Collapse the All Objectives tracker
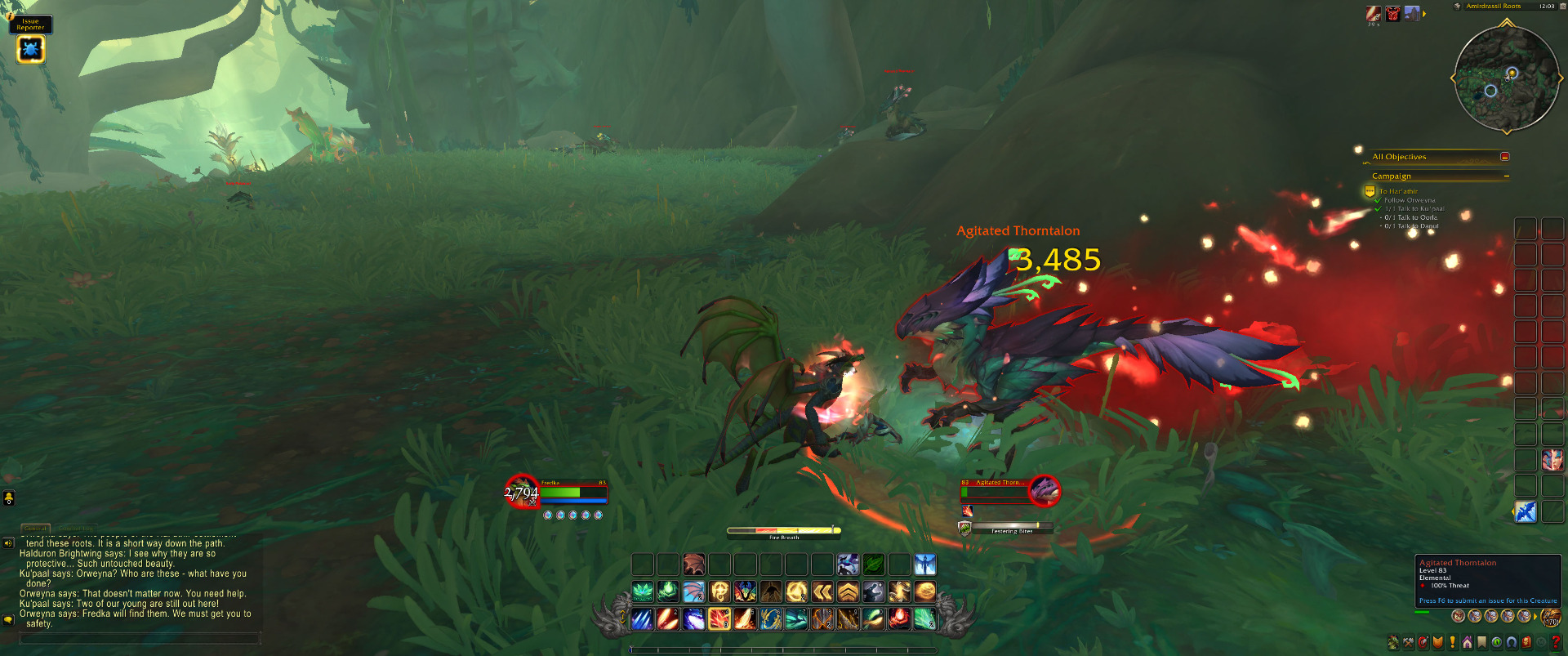Image resolution: width=1568 pixels, height=656 pixels. pyautogui.click(x=1504, y=157)
